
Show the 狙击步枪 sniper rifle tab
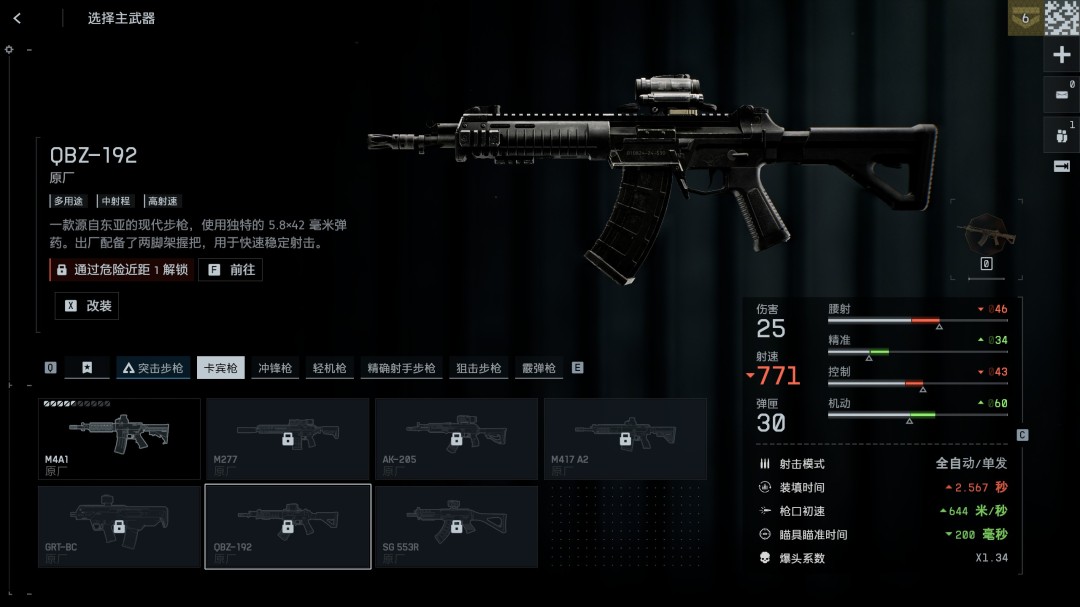(478, 368)
